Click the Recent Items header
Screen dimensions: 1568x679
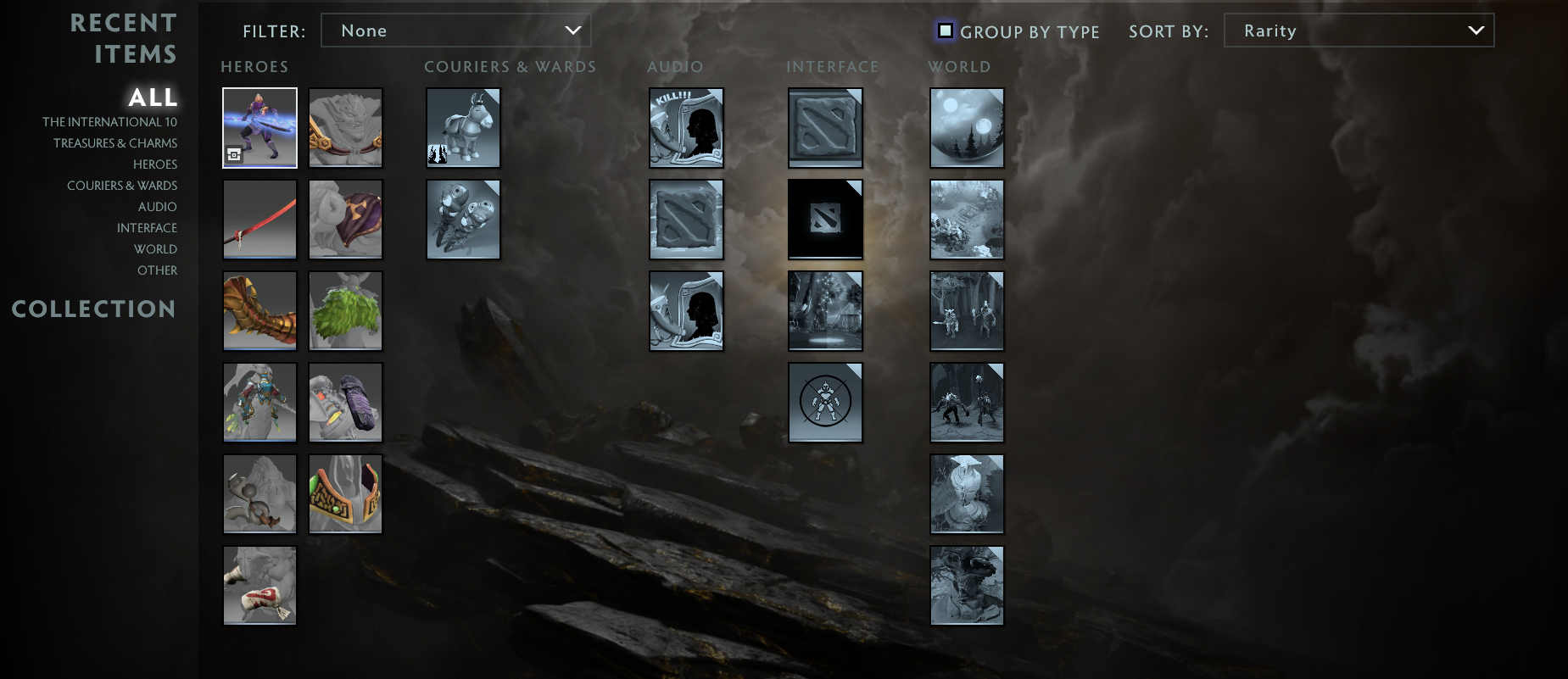click(x=125, y=38)
